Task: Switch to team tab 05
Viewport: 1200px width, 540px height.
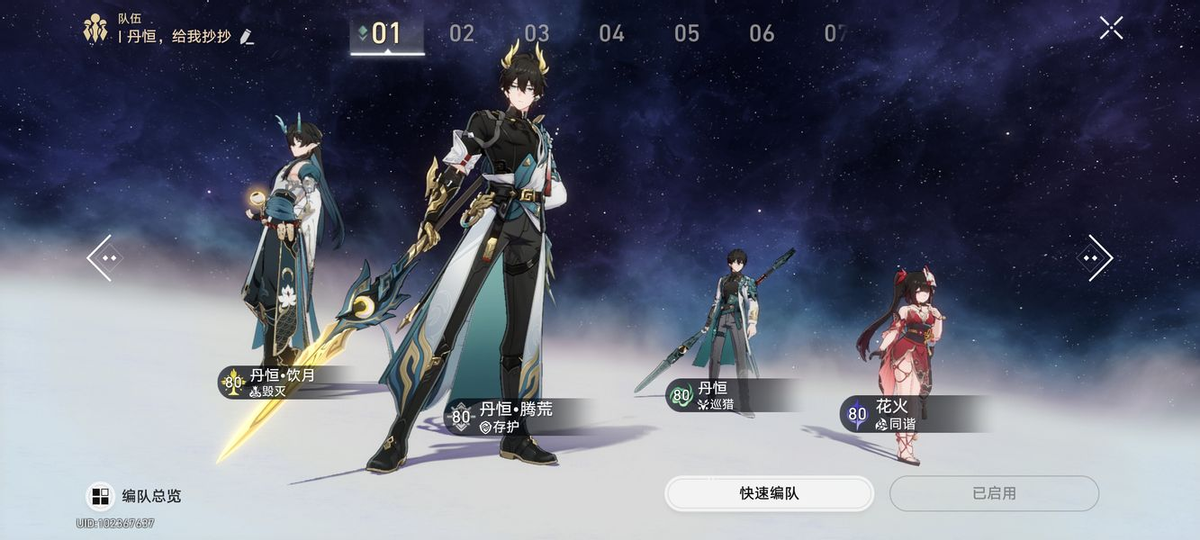Action: (687, 34)
